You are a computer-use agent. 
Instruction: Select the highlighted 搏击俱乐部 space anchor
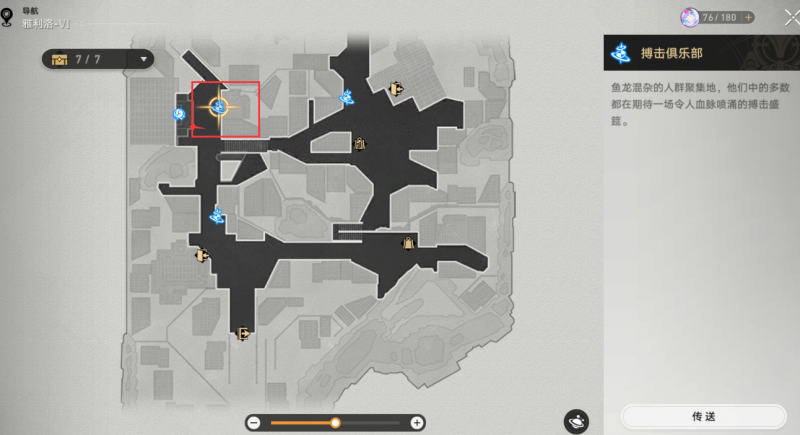[219, 106]
